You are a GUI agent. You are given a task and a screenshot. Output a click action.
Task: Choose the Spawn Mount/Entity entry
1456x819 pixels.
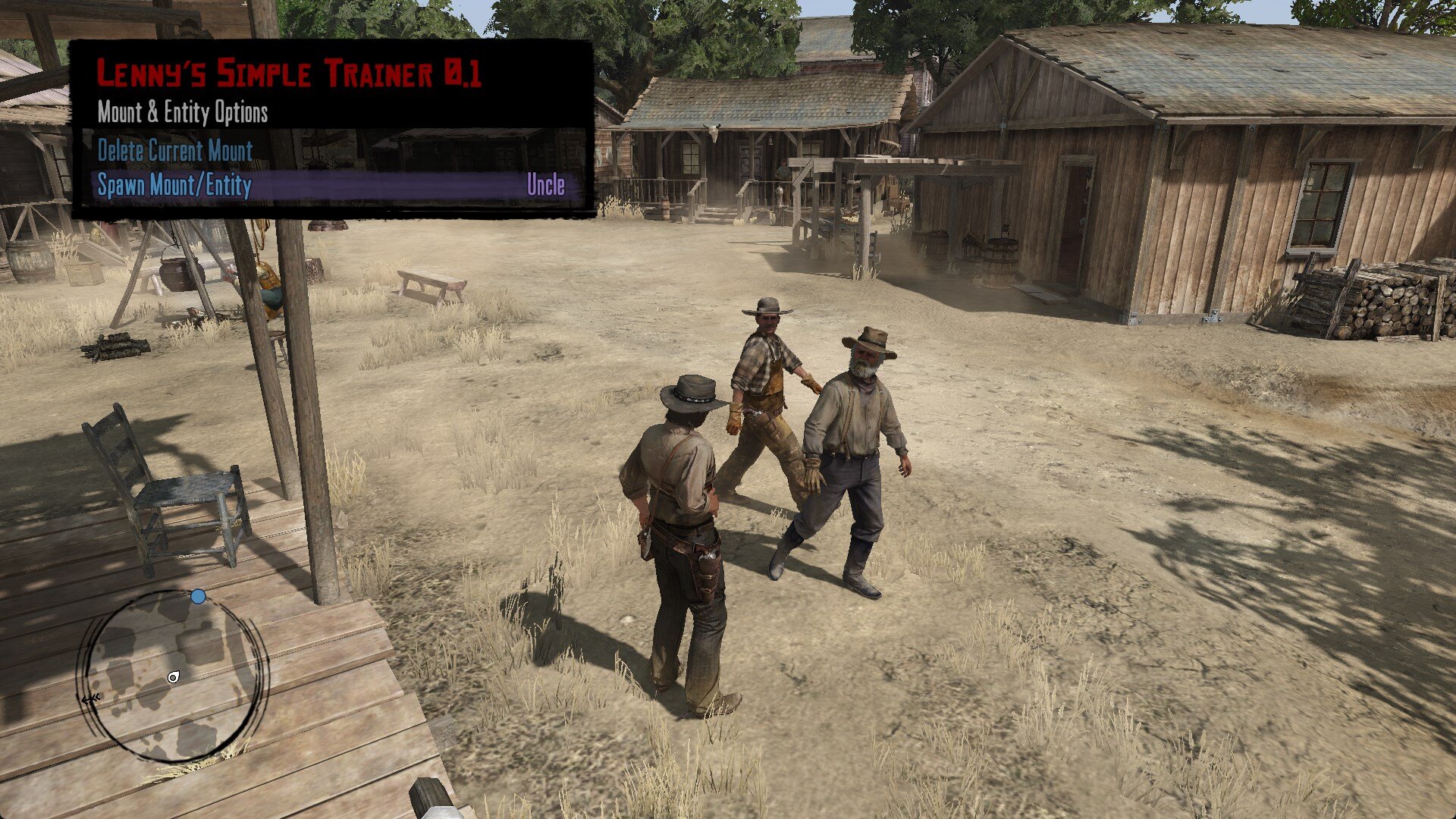point(175,186)
